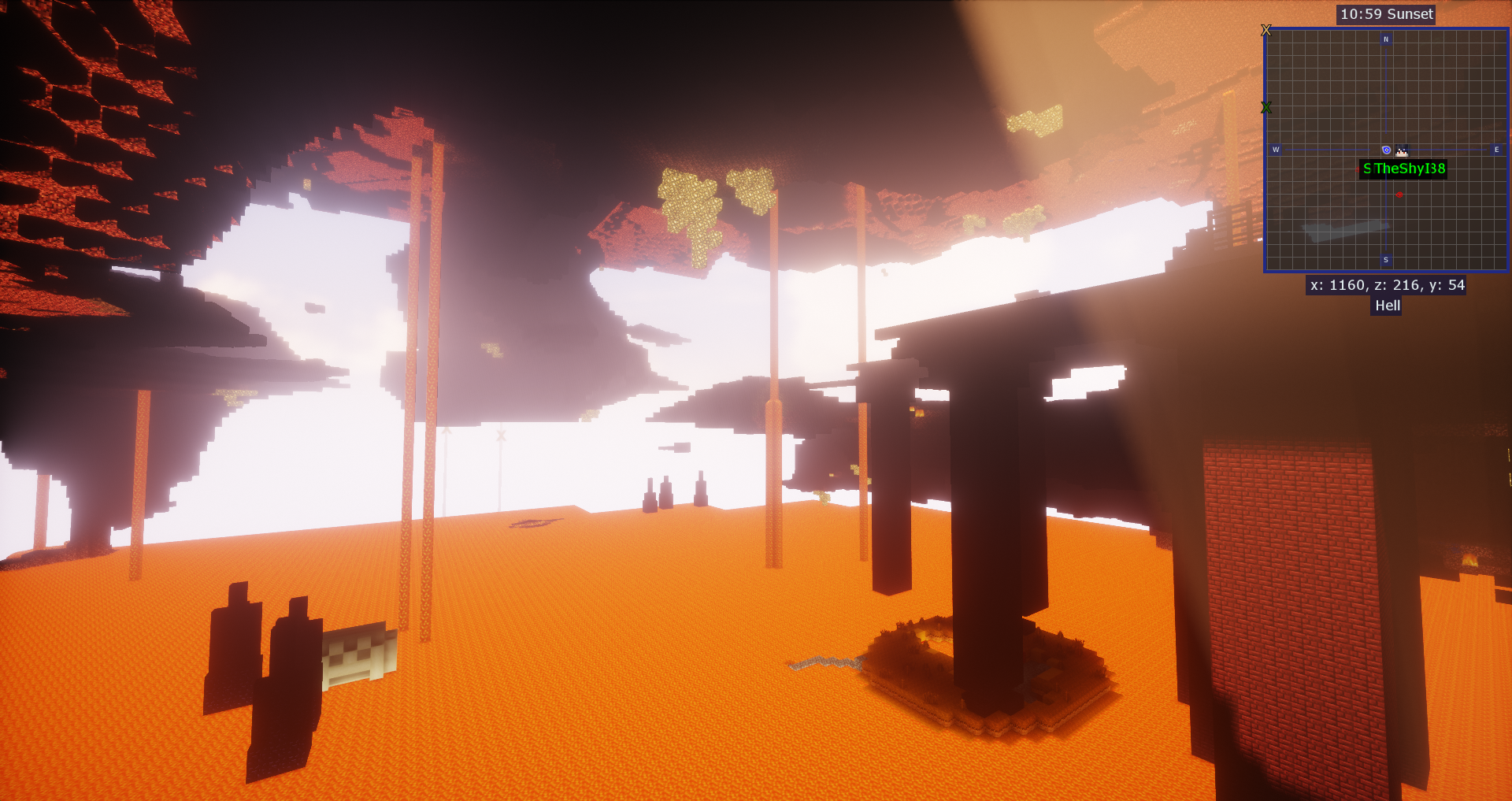Click the S compass label on minimap

(1386, 260)
